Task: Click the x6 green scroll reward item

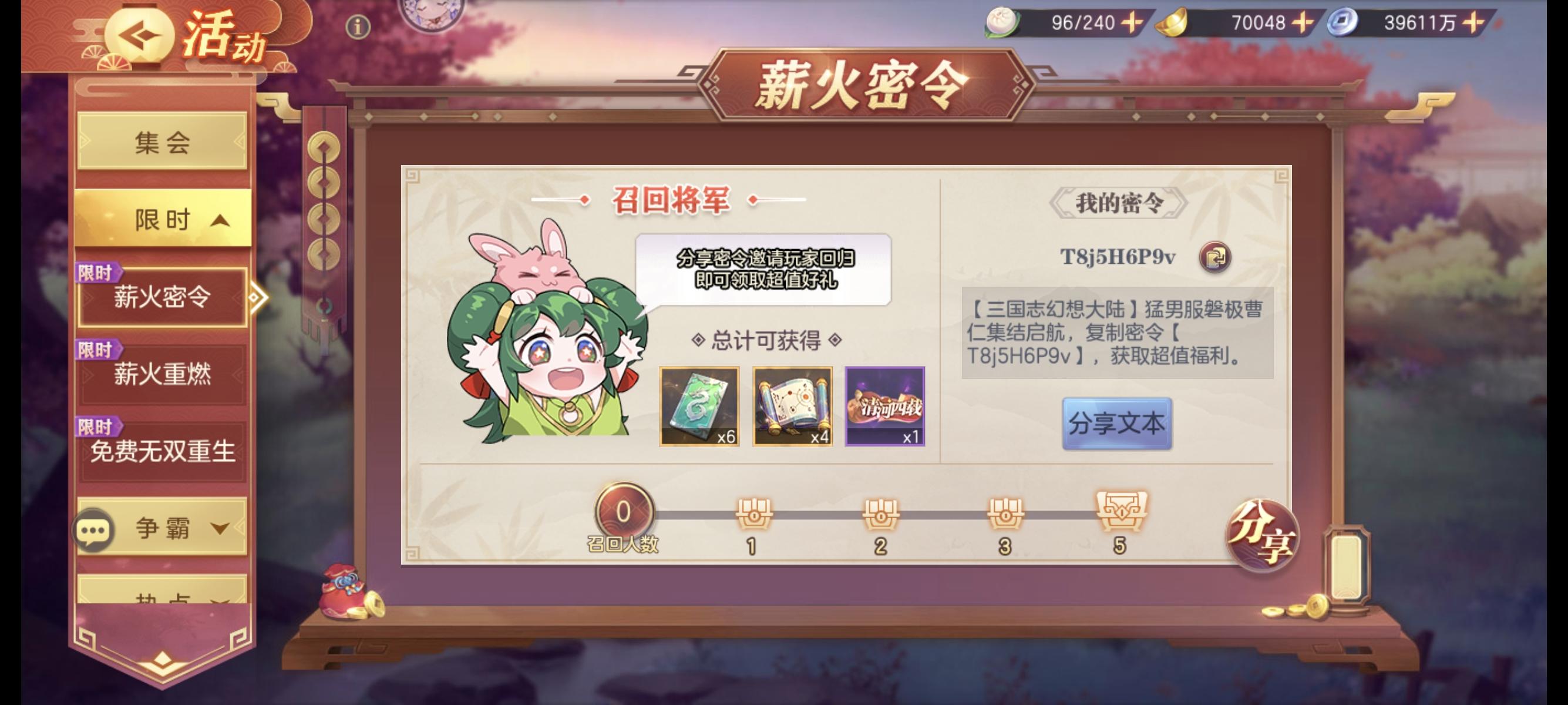Action: (x=698, y=407)
